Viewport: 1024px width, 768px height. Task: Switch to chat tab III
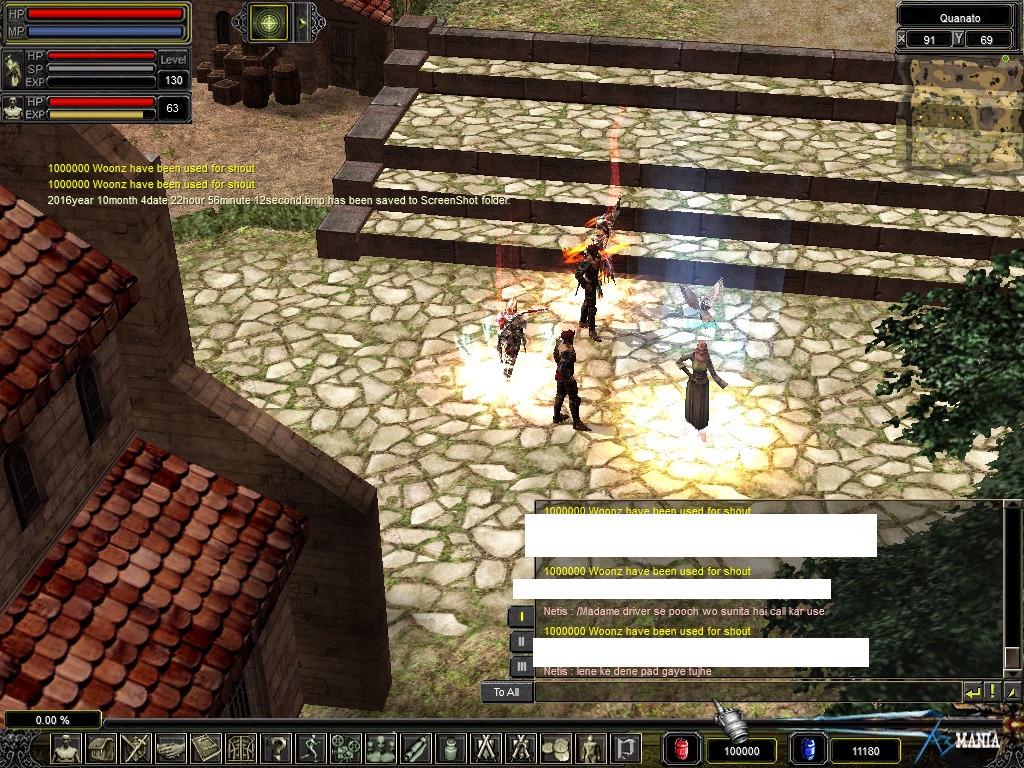(521, 666)
